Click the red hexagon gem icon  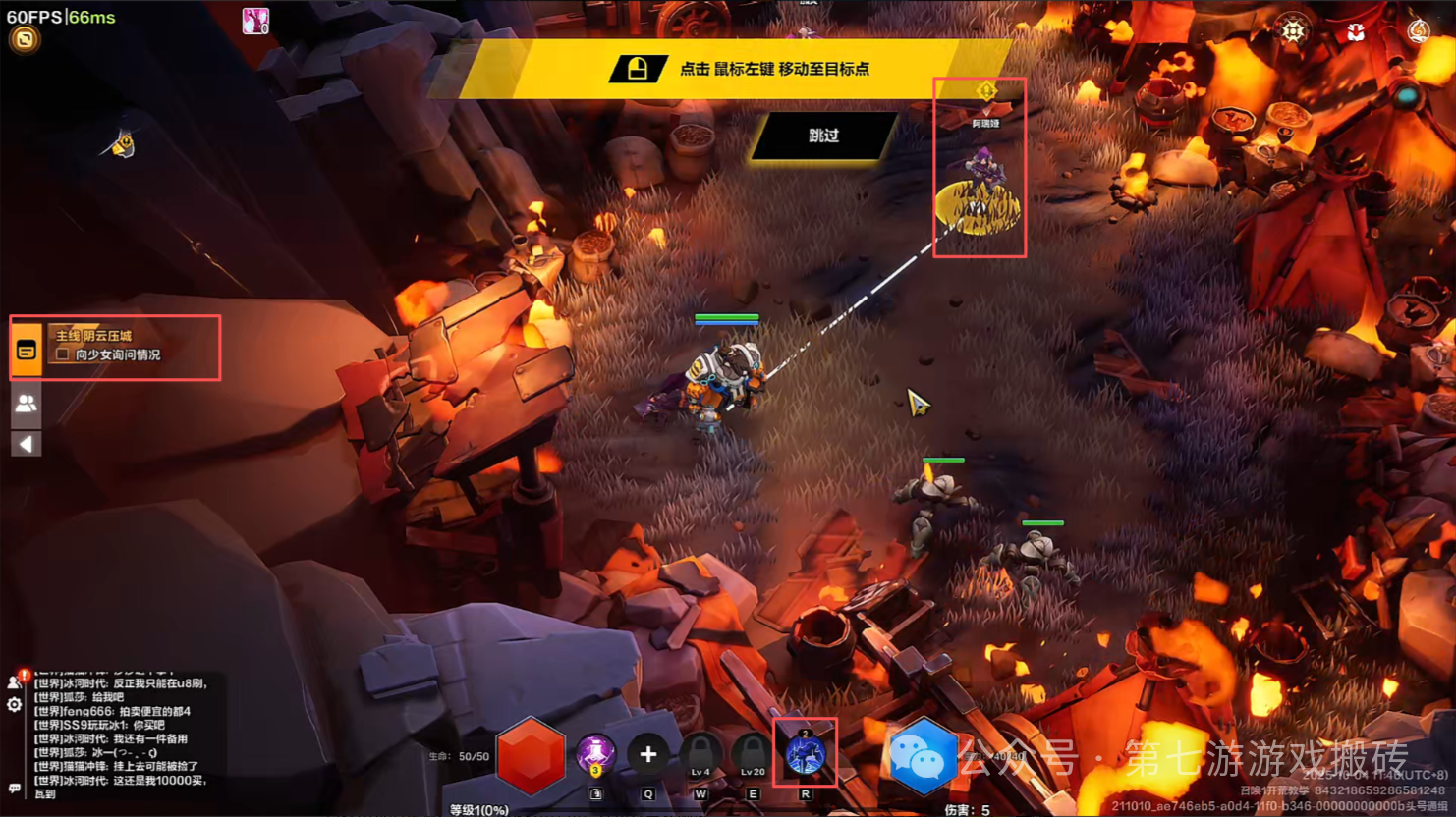tap(531, 756)
